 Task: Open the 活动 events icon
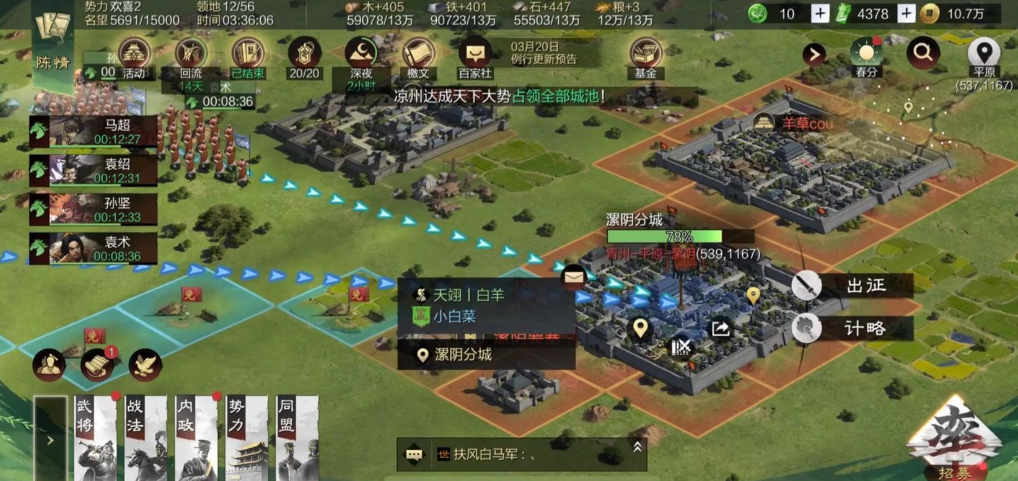click(133, 54)
